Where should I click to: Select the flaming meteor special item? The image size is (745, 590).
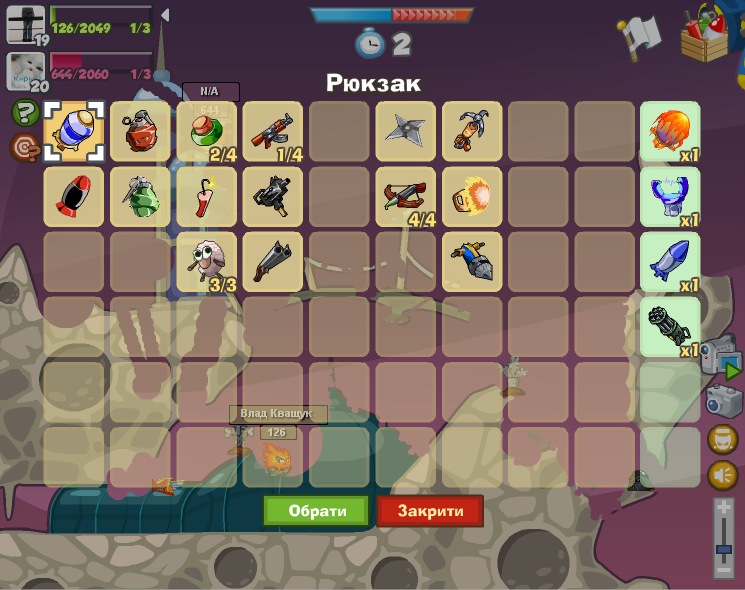[670, 132]
